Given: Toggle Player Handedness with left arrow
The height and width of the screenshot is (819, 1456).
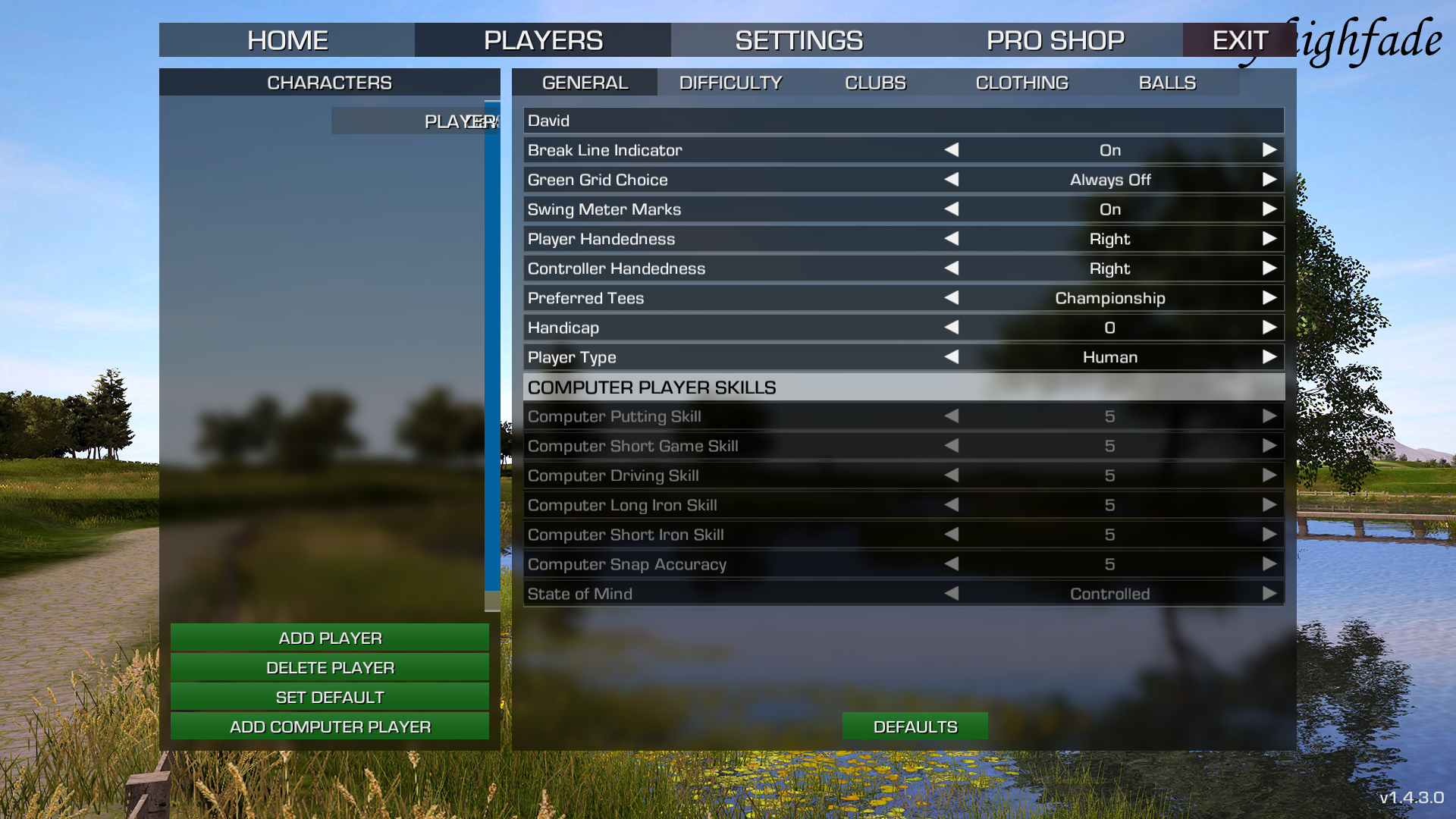Looking at the screenshot, I should (x=952, y=239).
